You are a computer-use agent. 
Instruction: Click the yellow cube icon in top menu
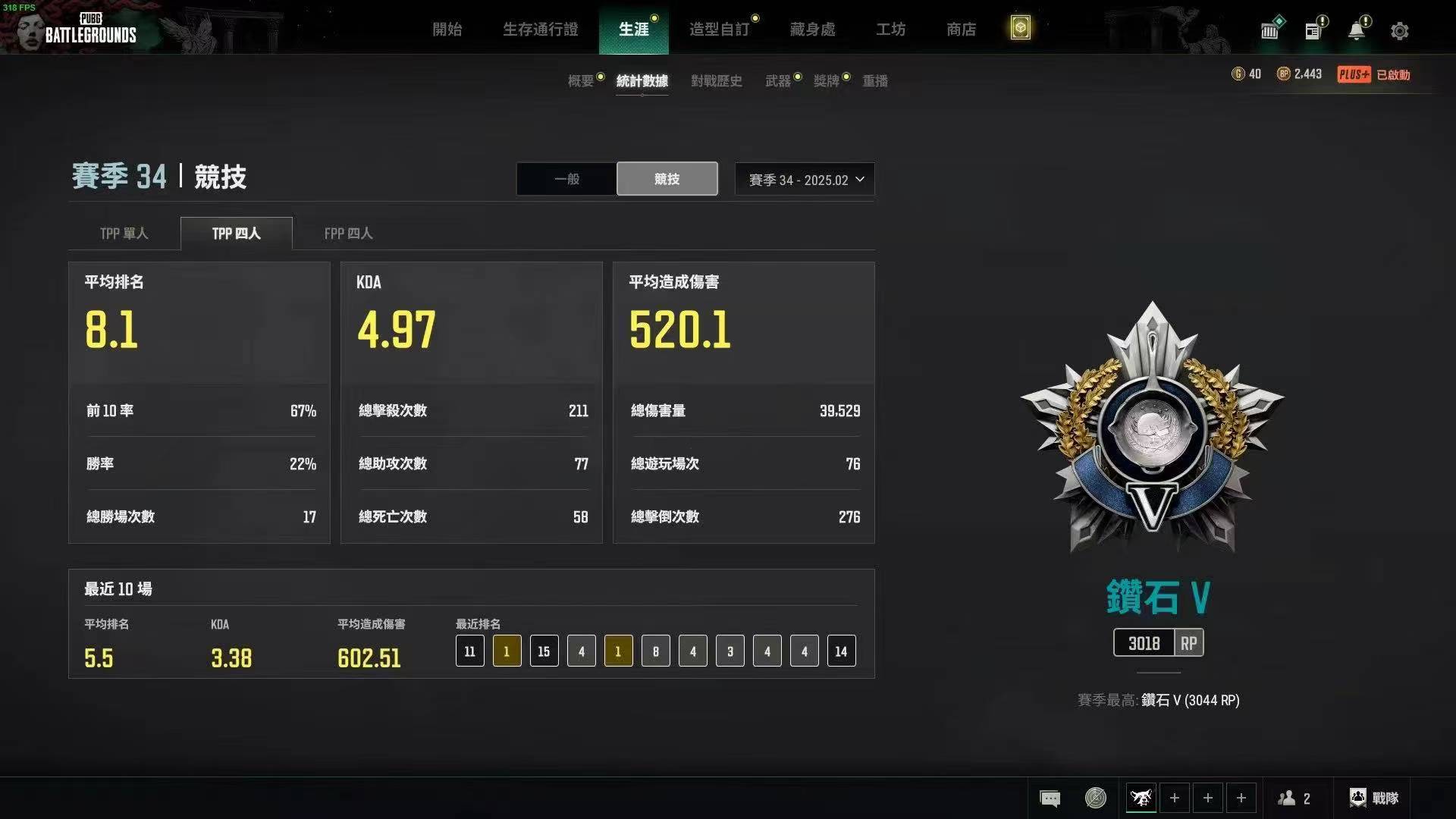[1020, 30]
